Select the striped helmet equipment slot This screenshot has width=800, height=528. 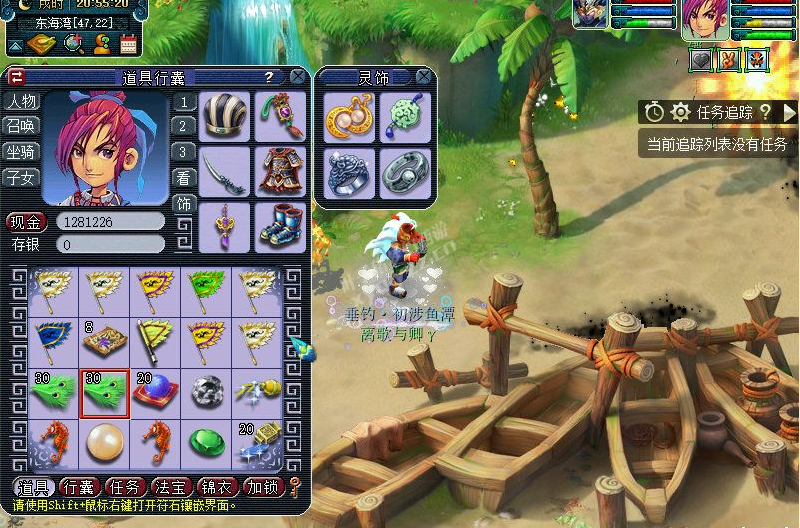226,116
